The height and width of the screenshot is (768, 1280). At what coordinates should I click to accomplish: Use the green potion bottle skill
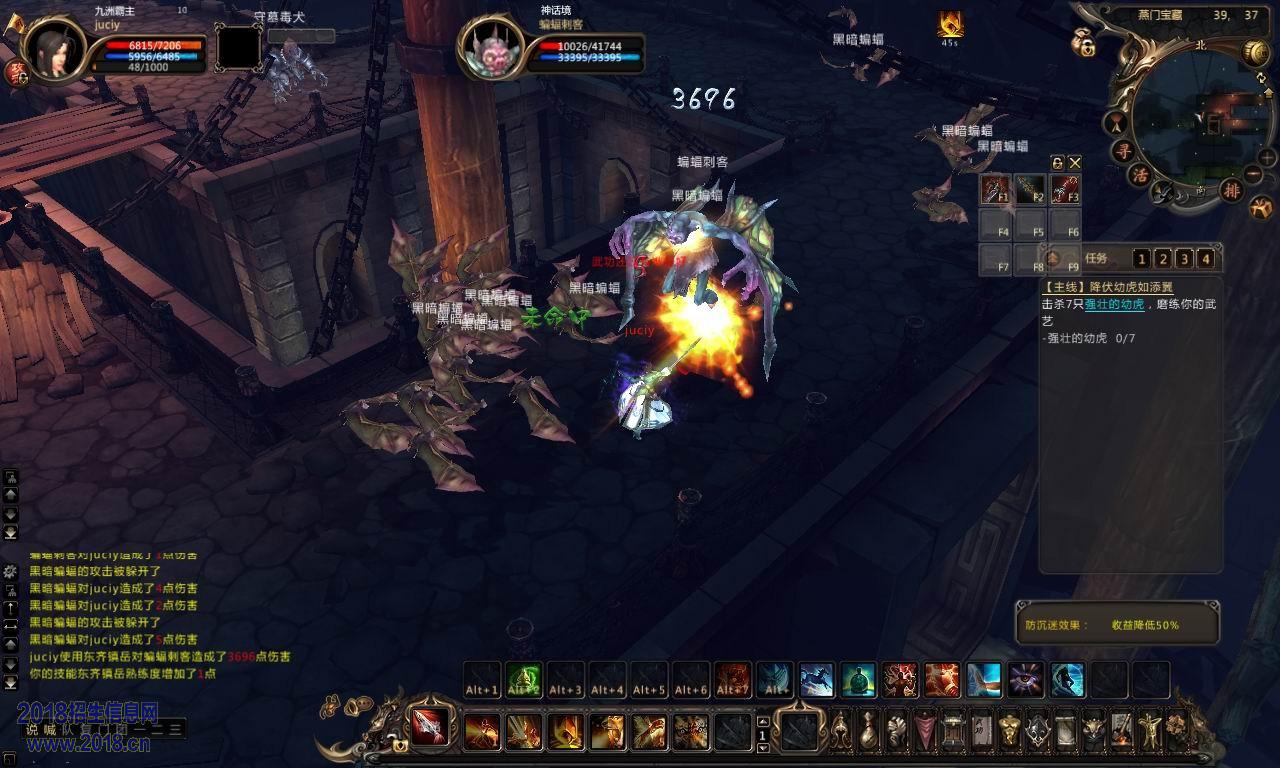tap(858, 679)
